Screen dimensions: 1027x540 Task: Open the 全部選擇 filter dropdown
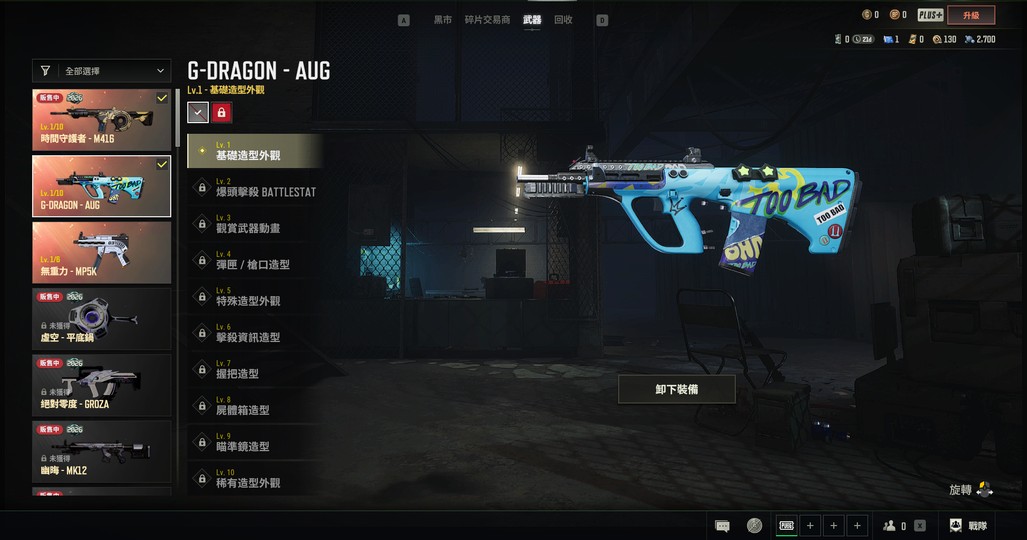click(x=103, y=71)
